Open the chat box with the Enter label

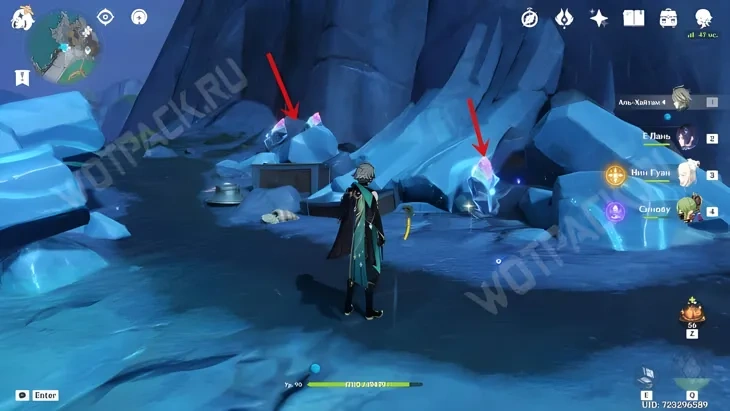pos(37,395)
